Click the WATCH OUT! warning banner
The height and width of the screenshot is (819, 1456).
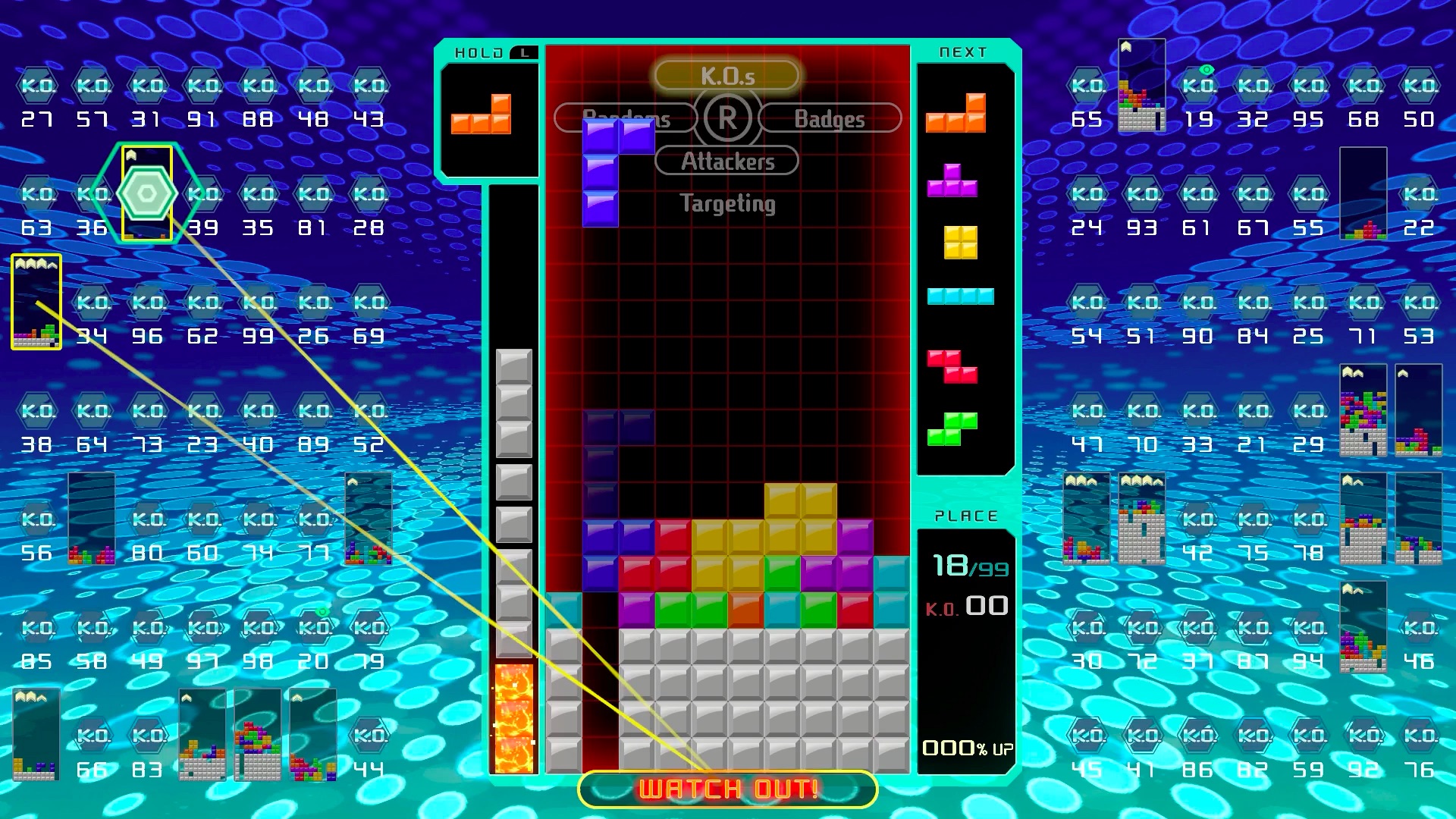pos(726,787)
